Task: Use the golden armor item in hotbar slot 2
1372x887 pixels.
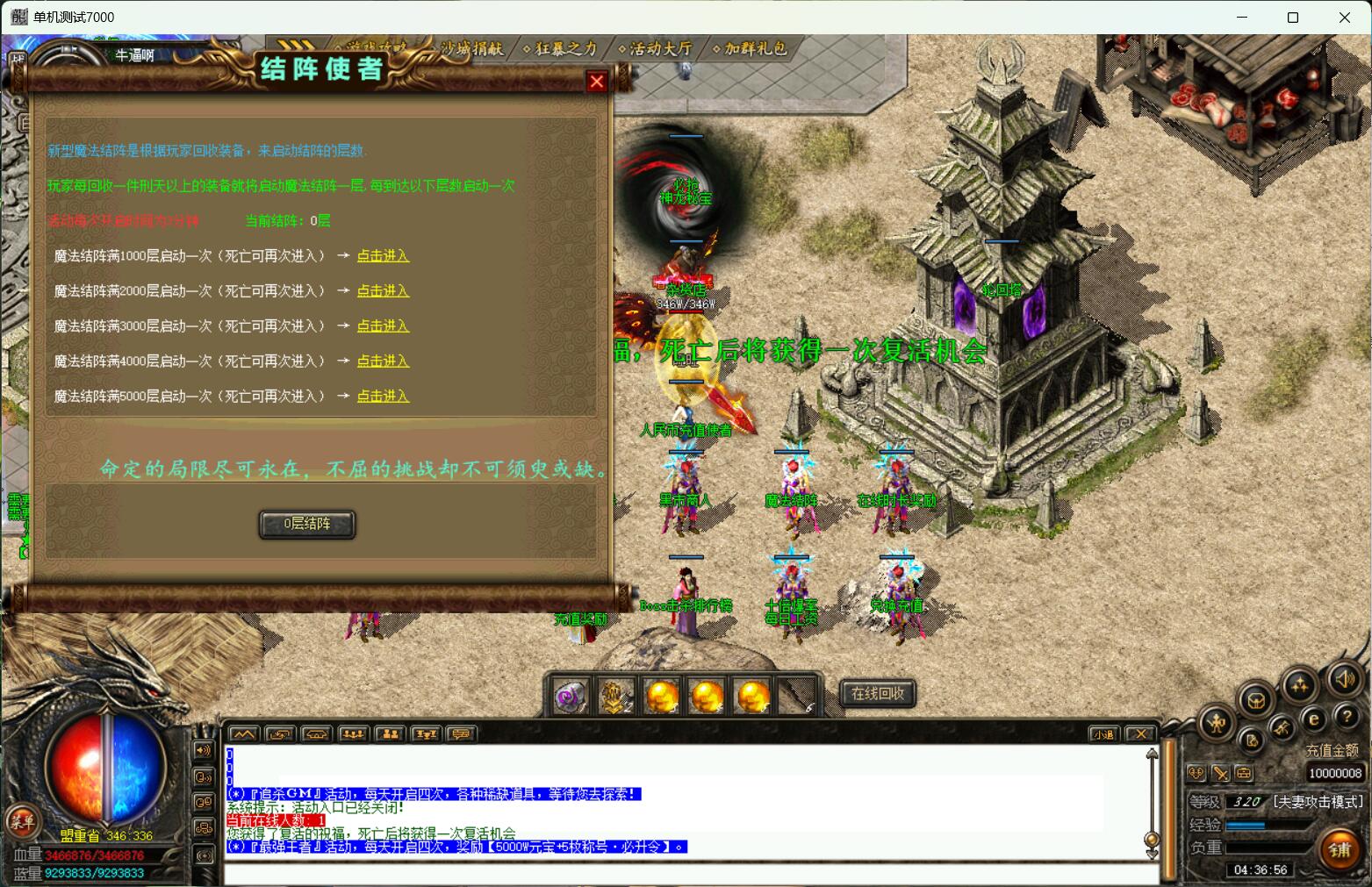Action: [615, 697]
